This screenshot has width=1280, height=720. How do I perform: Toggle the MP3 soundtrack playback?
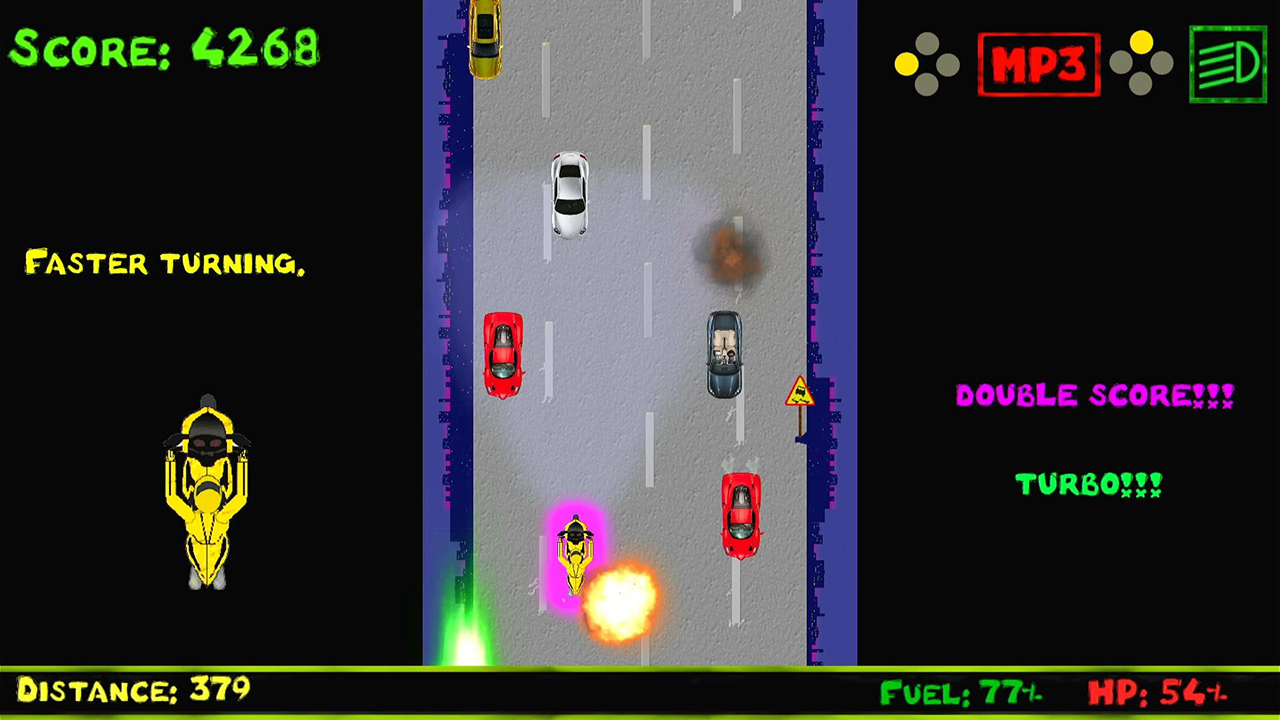click(1039, 63)
